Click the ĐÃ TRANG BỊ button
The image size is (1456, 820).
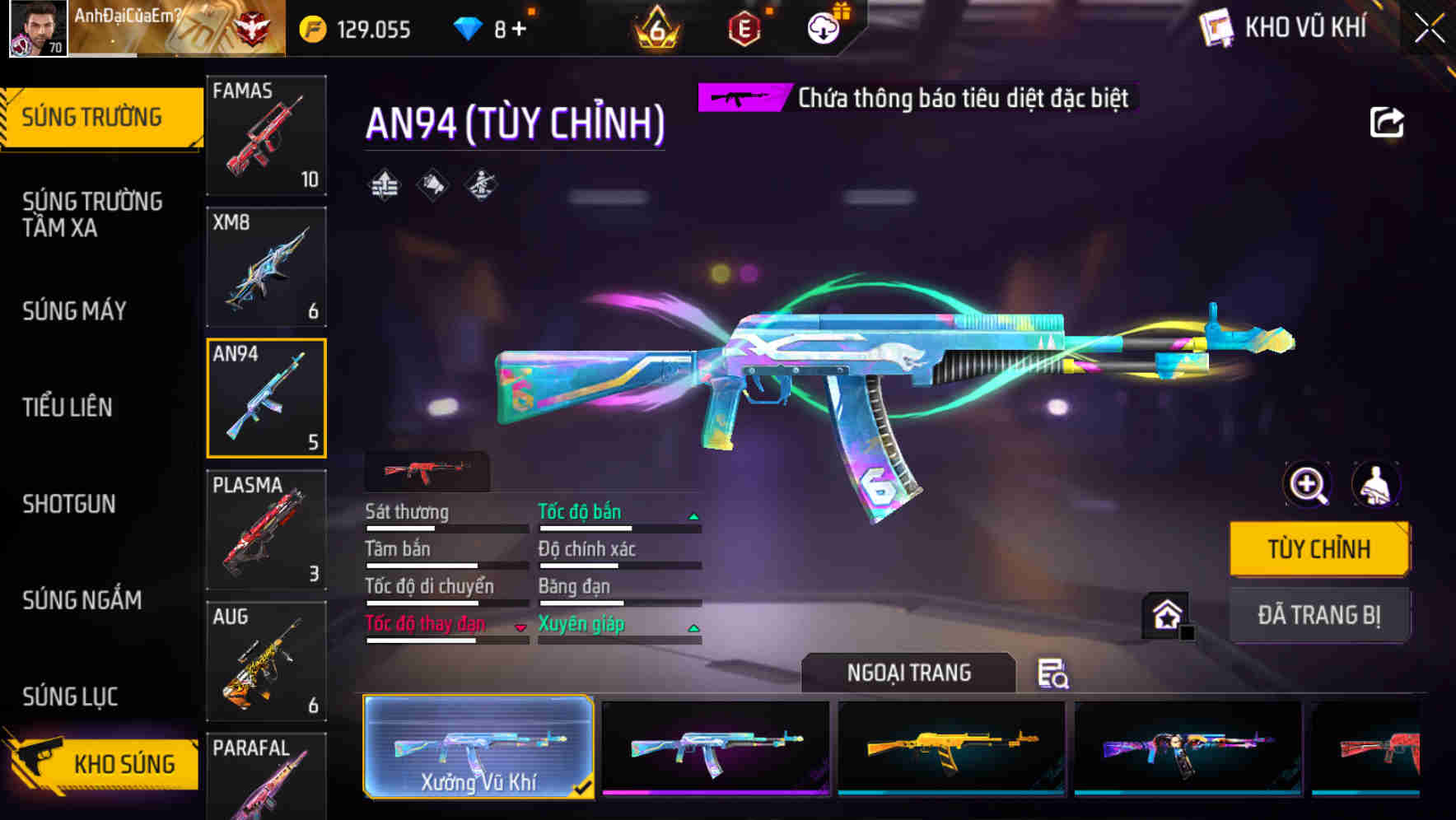coord(1318,615)
